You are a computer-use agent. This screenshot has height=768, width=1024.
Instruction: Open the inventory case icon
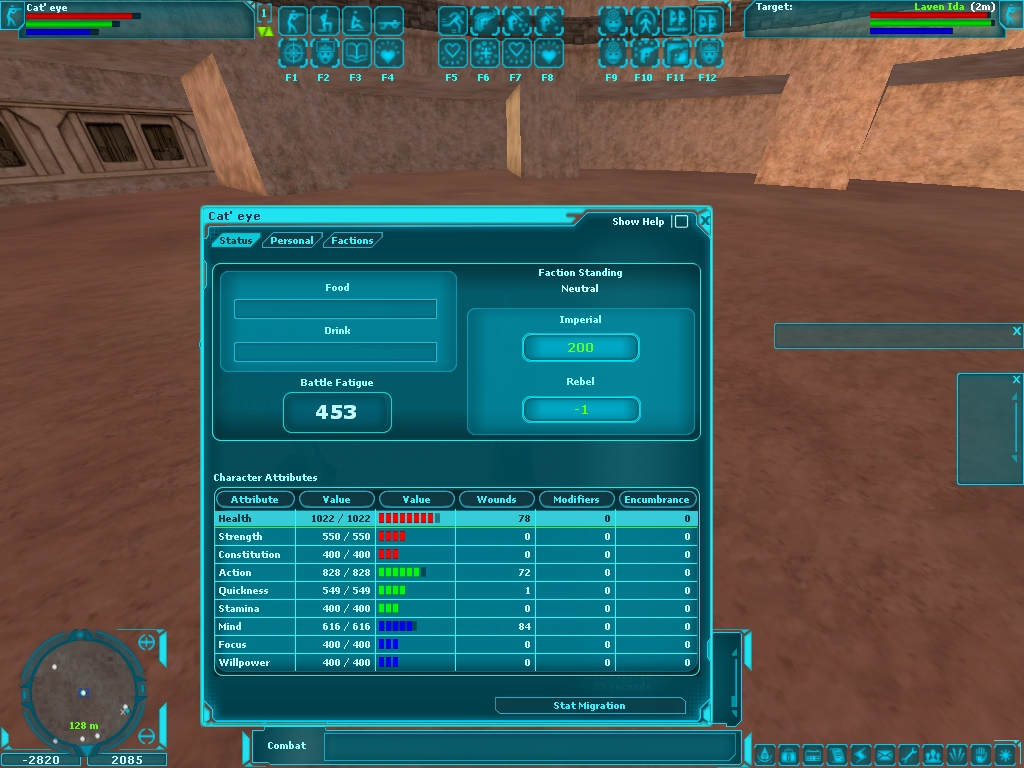[x=787, y=754]
